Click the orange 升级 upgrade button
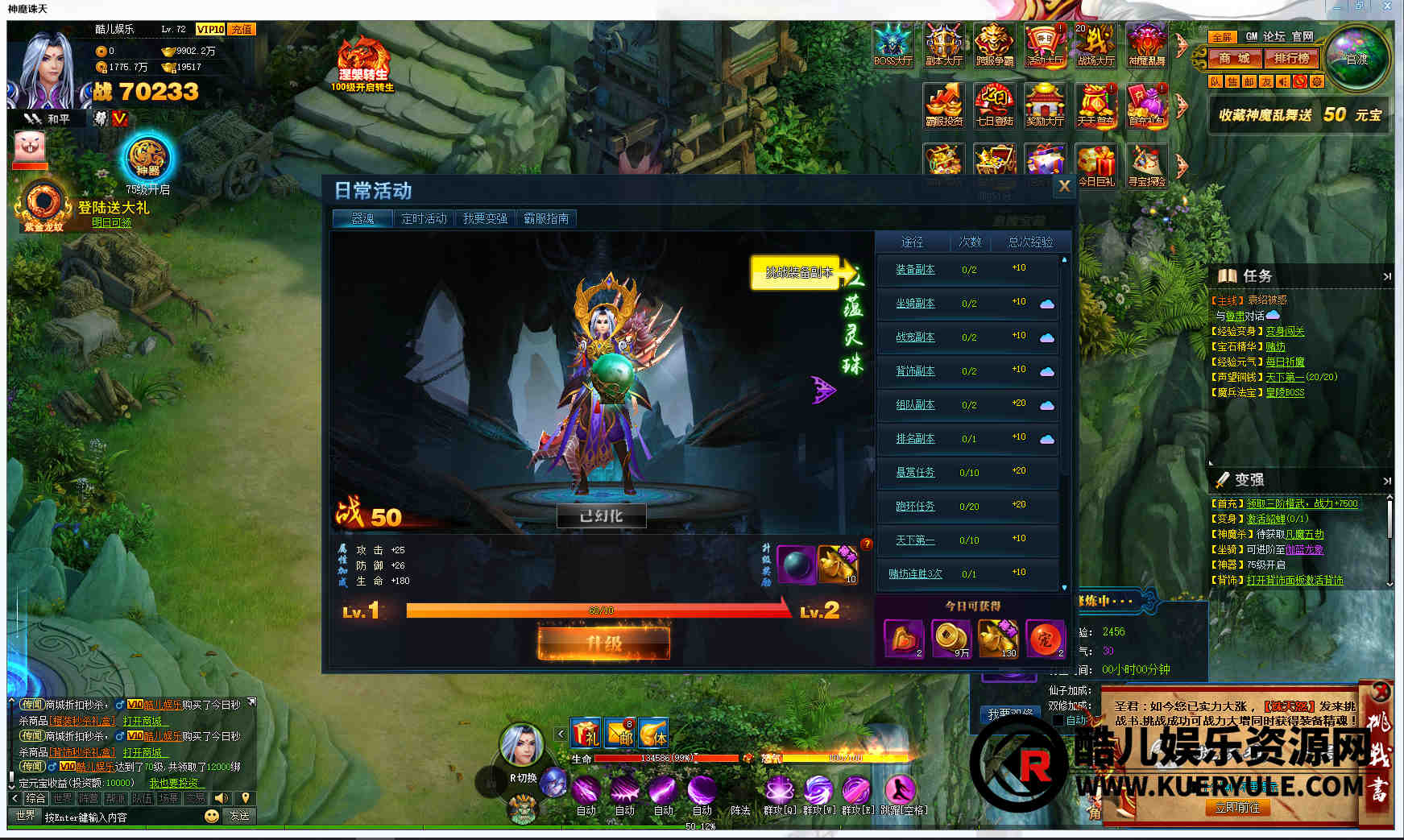Image resolution: width=1404 pixels, height=840 pixels. (603, 643)
